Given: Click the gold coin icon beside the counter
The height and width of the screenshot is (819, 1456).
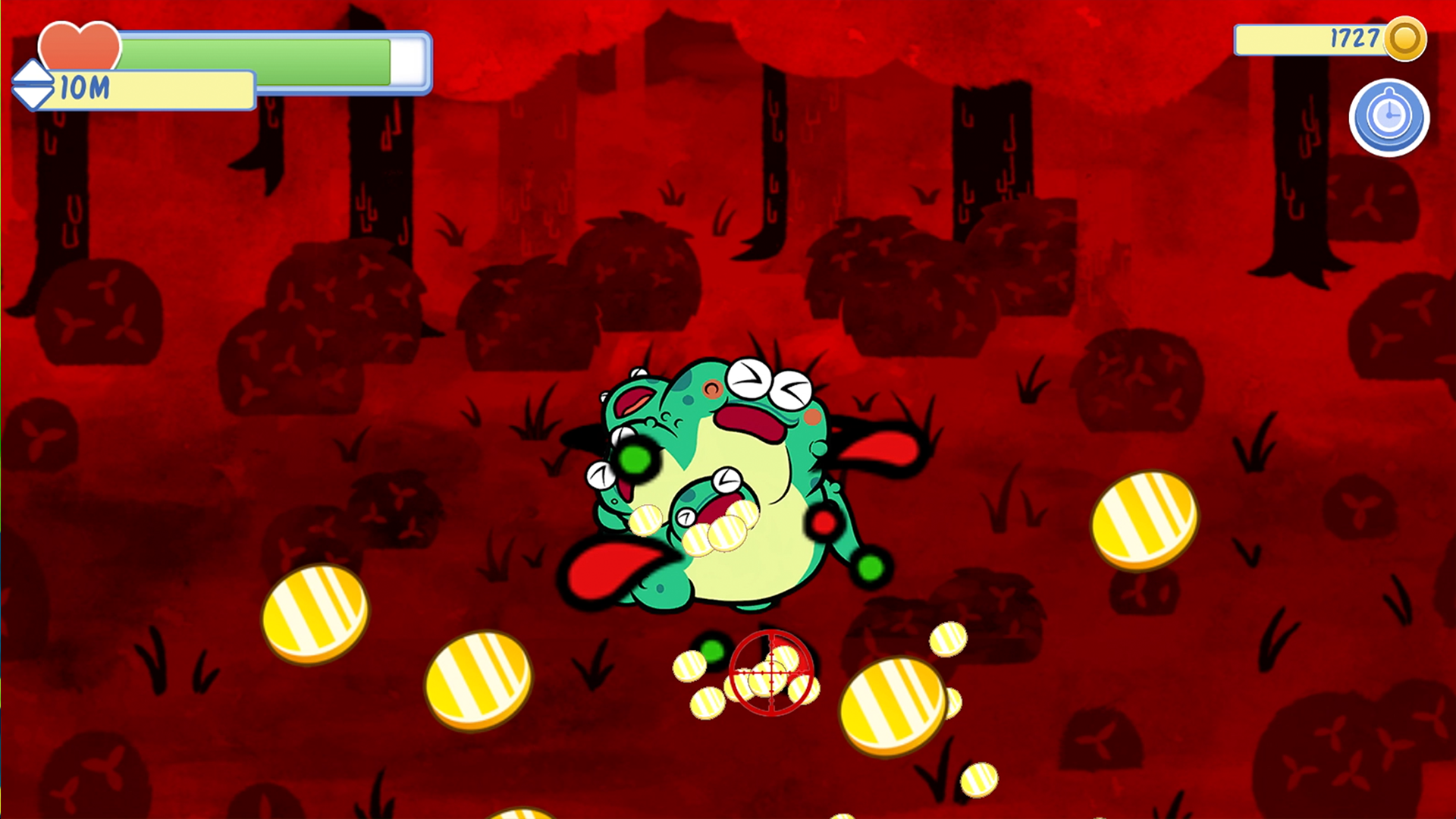Looking at the screenshot, I should [x=1407, y=40].
